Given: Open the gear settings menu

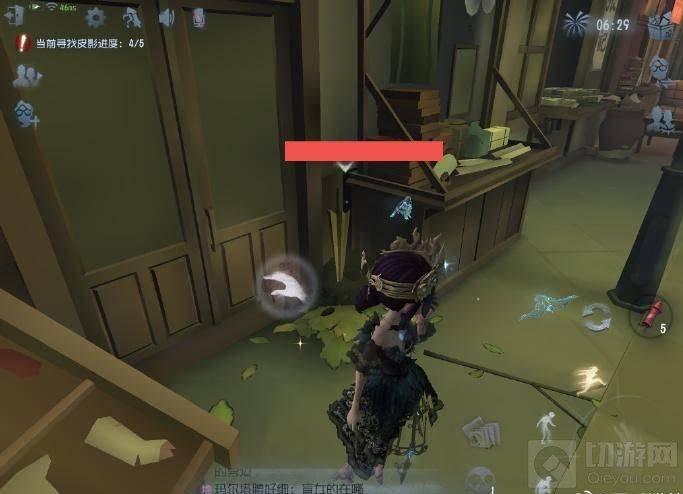Looking at the screenshot, I should click(95, 17).
